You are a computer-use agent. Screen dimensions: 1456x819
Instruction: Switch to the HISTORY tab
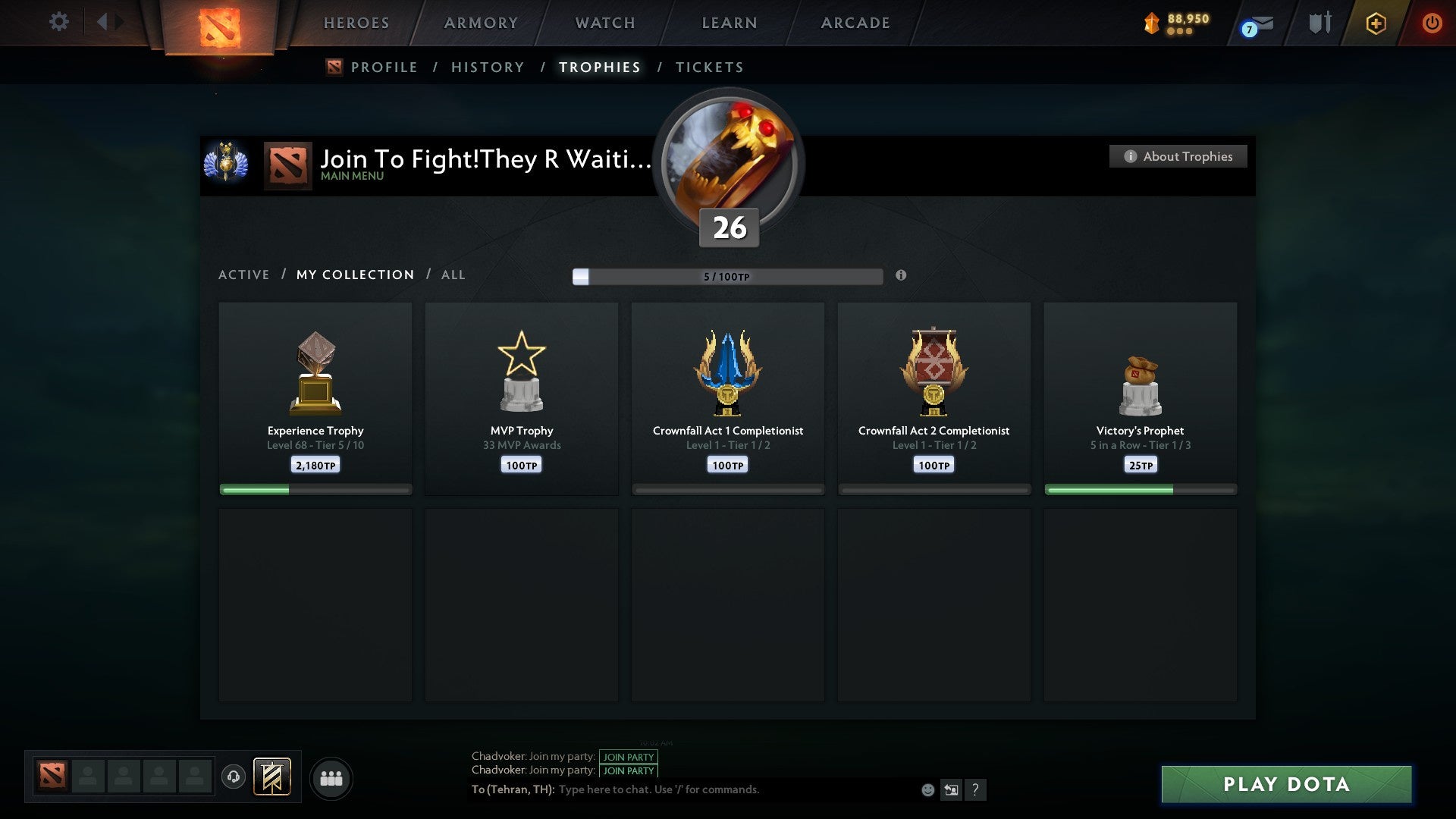(487, 67)
